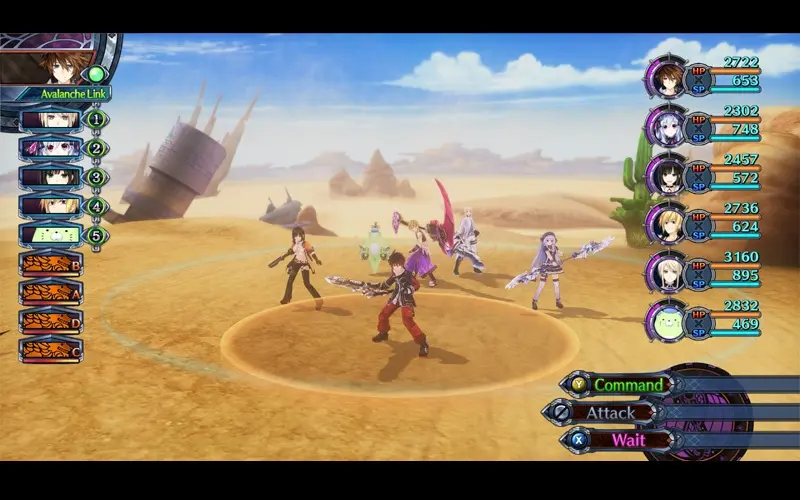Select the Wait option
Screen dimensions: 800x500
coord(628,439)
